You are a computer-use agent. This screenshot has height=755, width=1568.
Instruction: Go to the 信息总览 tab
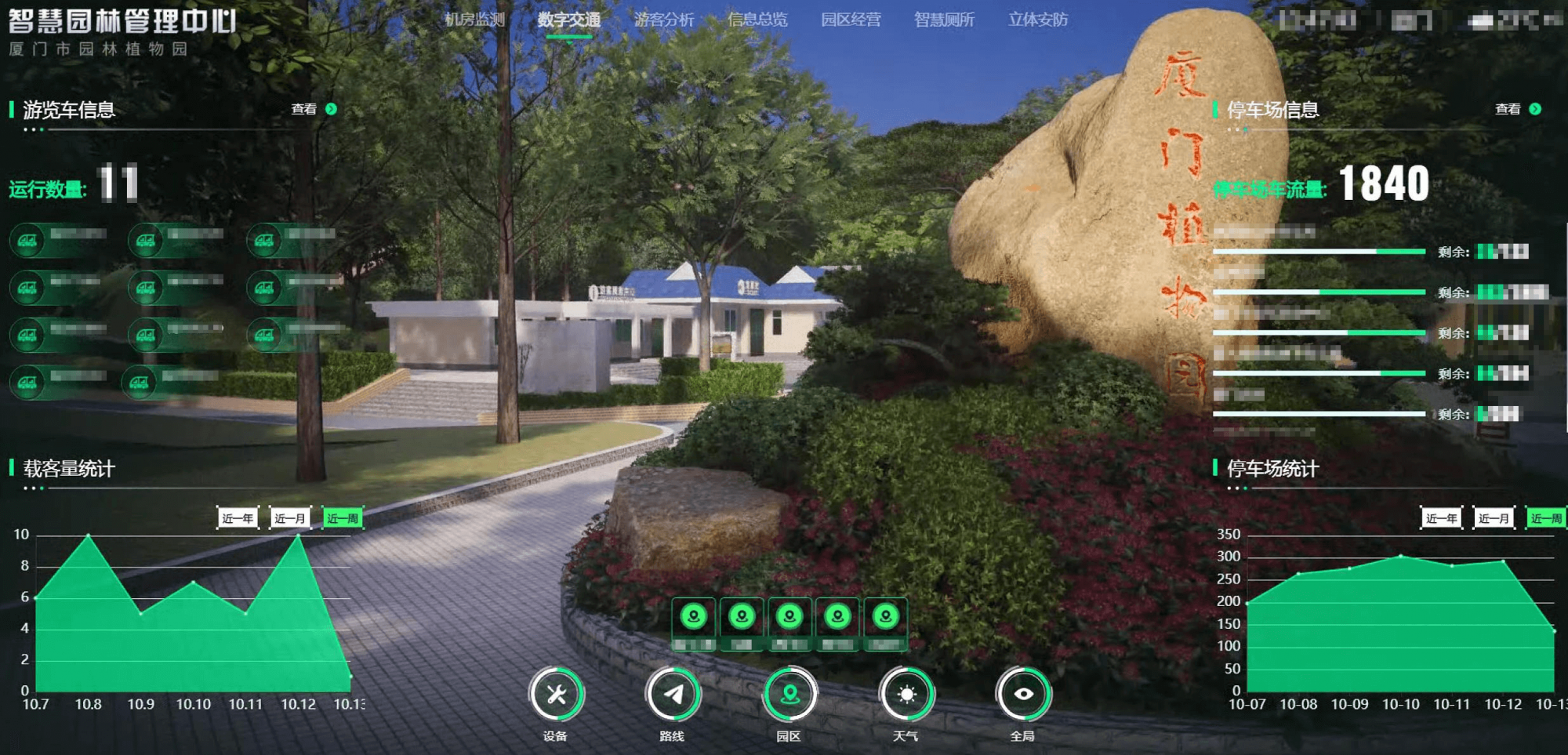(x=757, y=20)
